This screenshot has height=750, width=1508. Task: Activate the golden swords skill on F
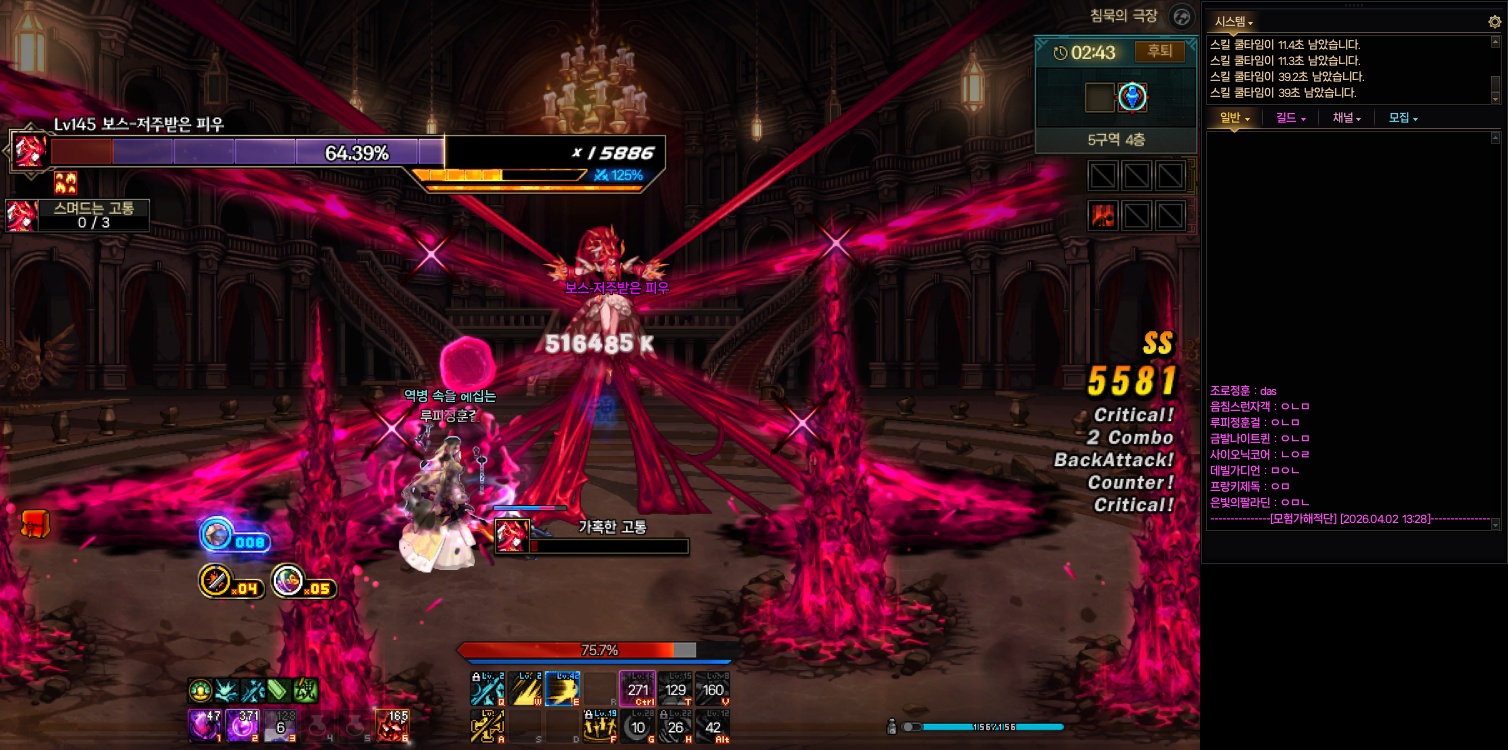(600, 727)
